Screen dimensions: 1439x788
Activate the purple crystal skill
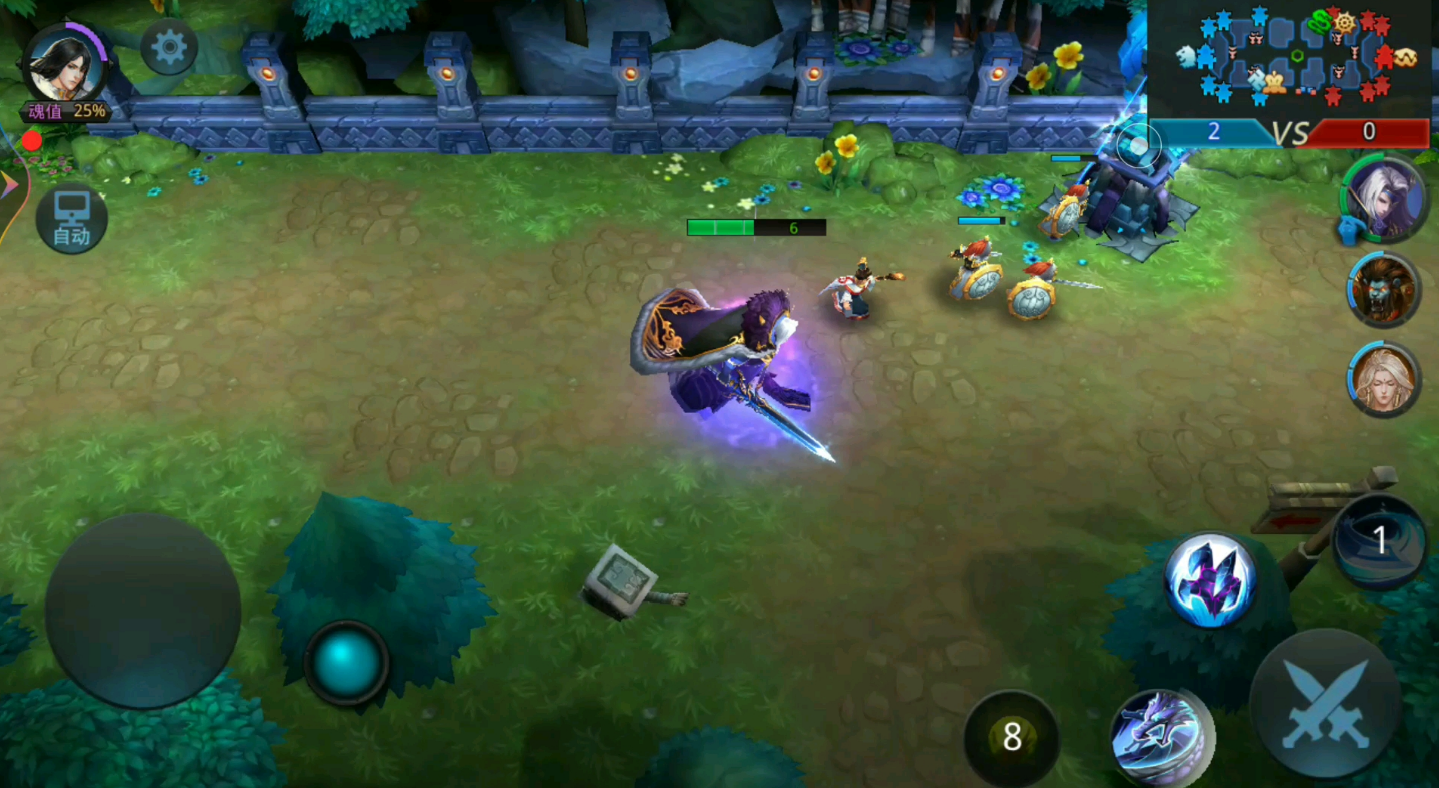click(x=1211, y=580)
